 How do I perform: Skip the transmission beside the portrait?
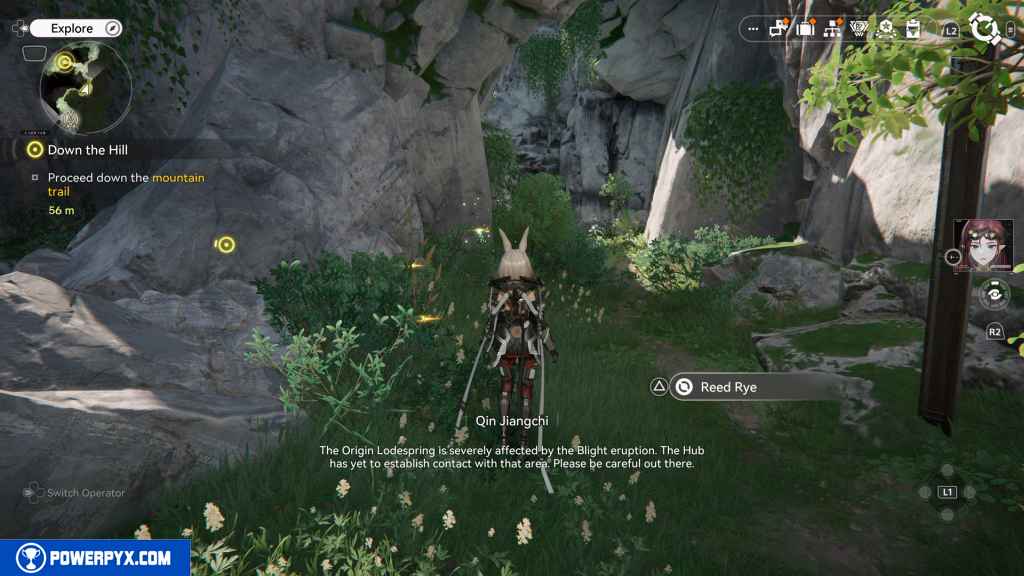coord(952,257)
